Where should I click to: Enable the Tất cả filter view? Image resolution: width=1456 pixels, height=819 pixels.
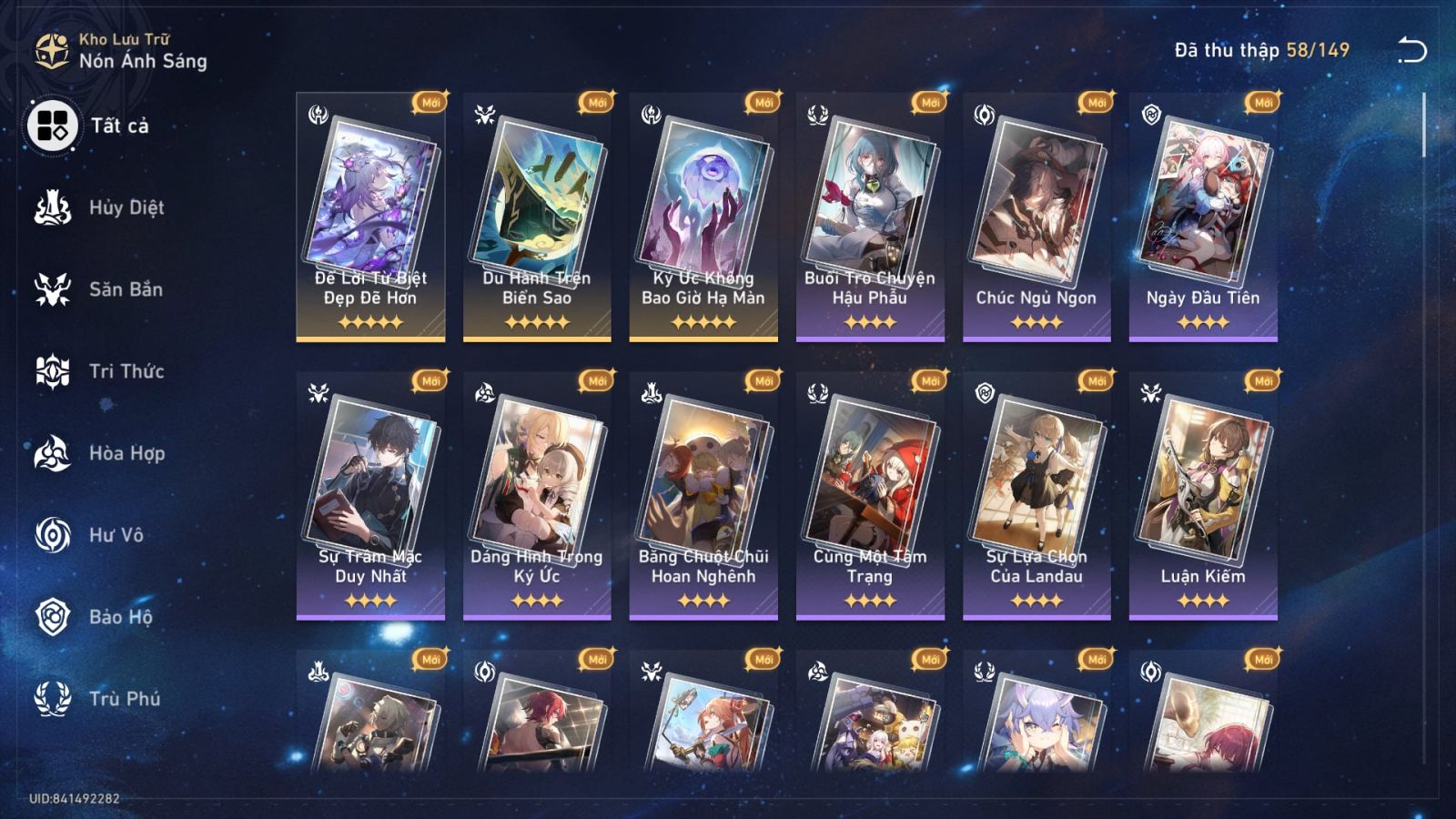[x=52, y=125]
